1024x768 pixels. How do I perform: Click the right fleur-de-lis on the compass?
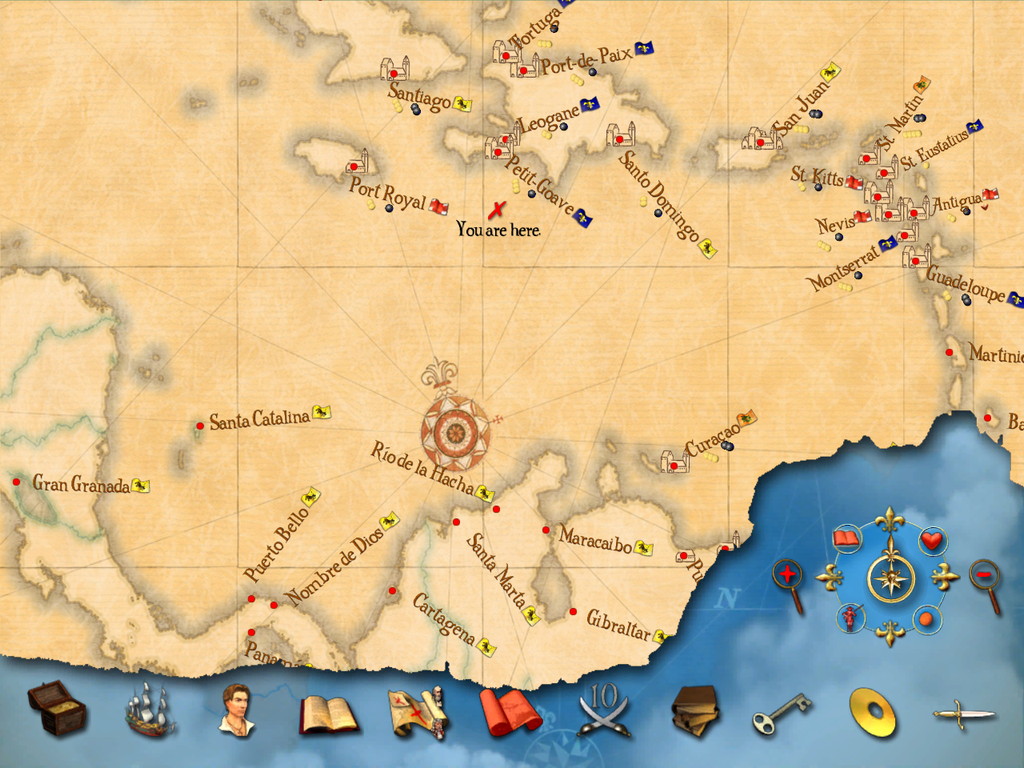click(945, 577)
